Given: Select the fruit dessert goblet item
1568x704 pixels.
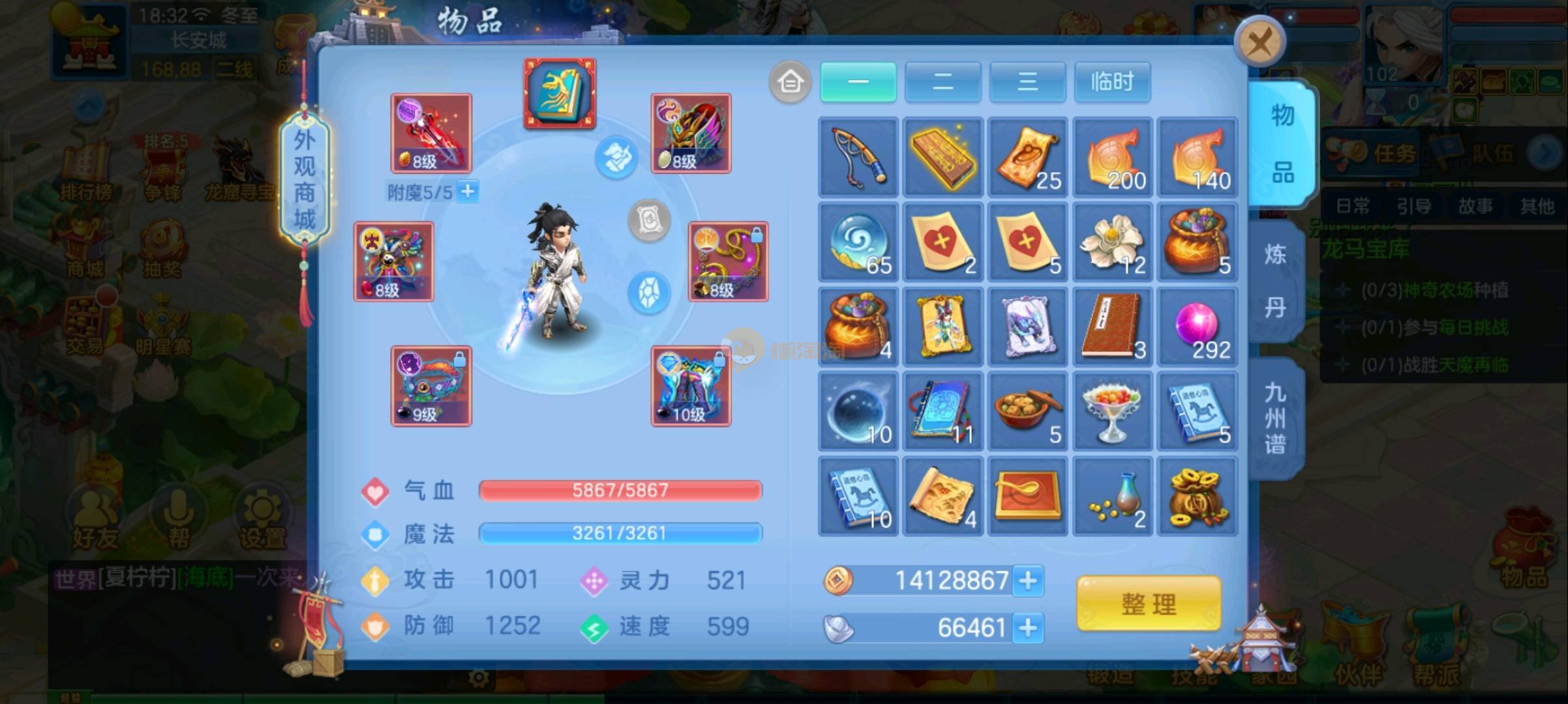Looking at the screenshot, I should click(1112, 411).
